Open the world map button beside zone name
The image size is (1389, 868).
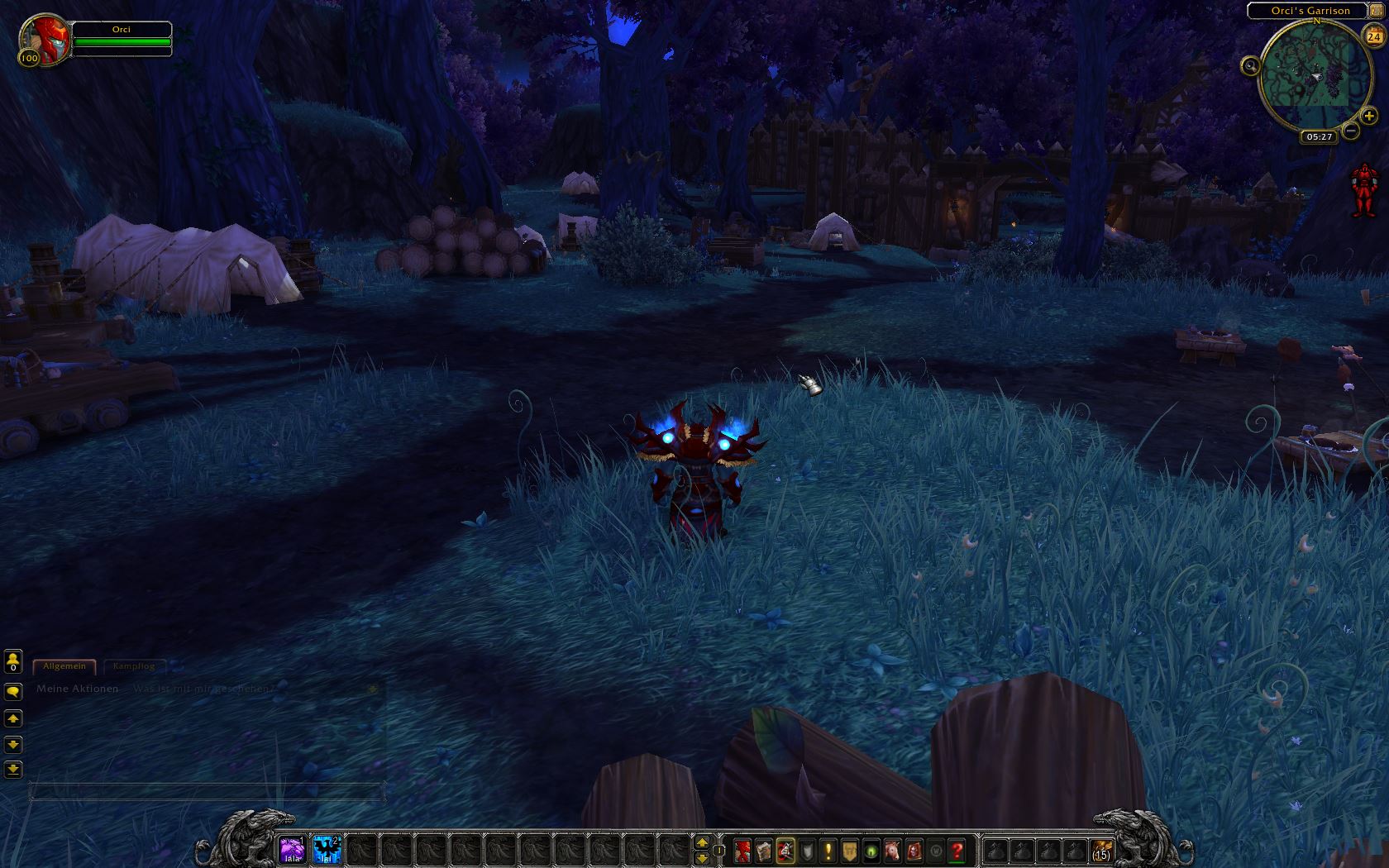[1375, 10]
